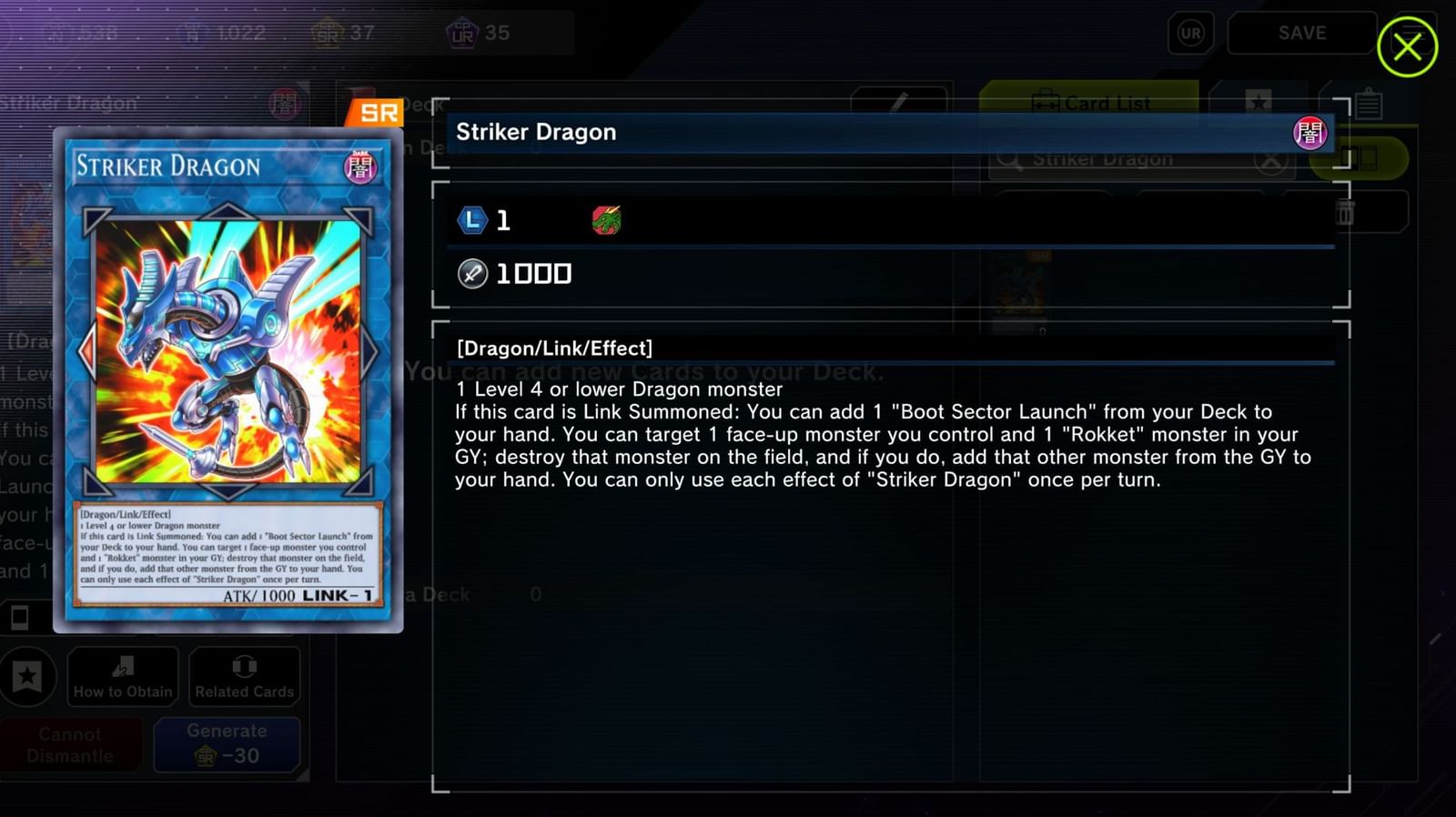Screen dimensions: 1456x817
Task: Click the SR rarity badge on the card
Action: pyautogui.click(x=377, y=111)
